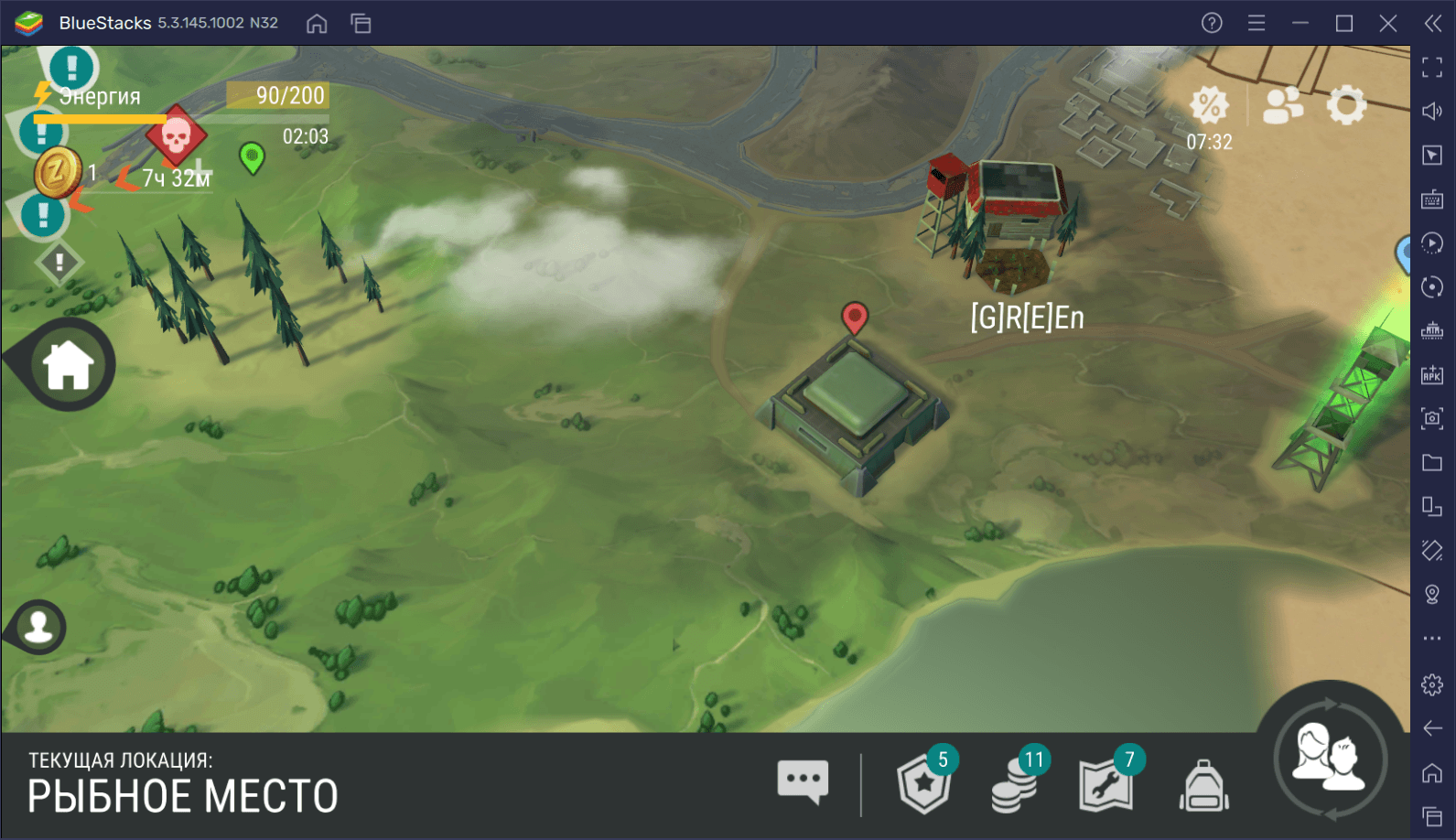Open the coin stack with 11 notifications

[x=1014, y=784]
